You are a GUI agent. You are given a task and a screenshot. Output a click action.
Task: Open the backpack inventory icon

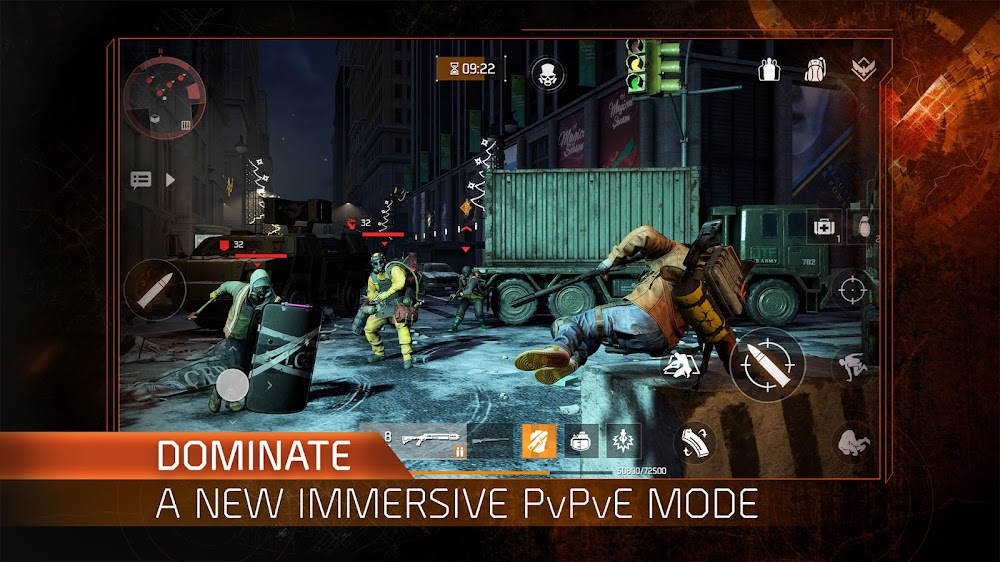817,69
